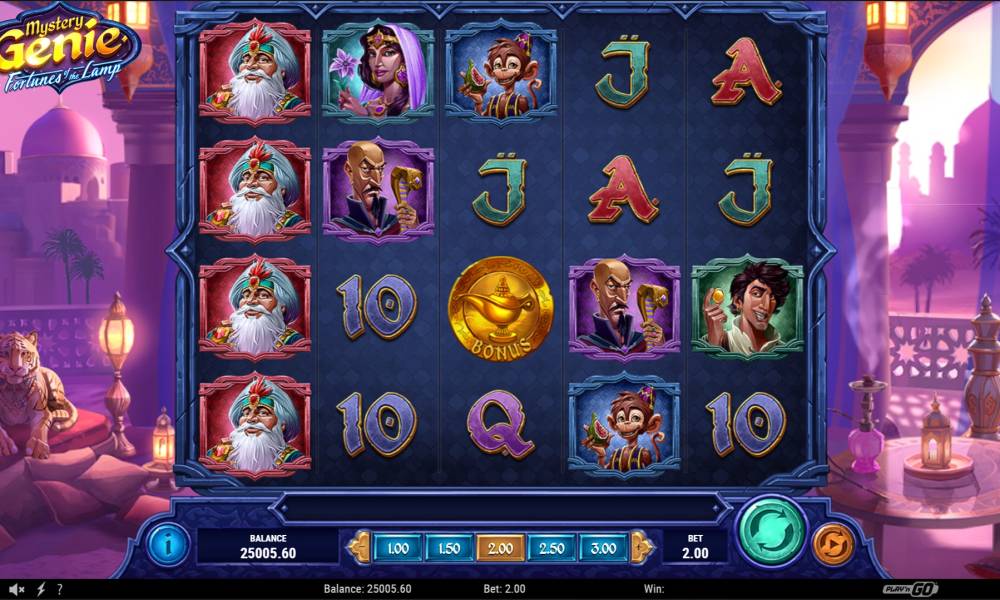This screenshot has height=600, width=1000.
Task: Select the 1.00 bet value
Action: (397, 547)
